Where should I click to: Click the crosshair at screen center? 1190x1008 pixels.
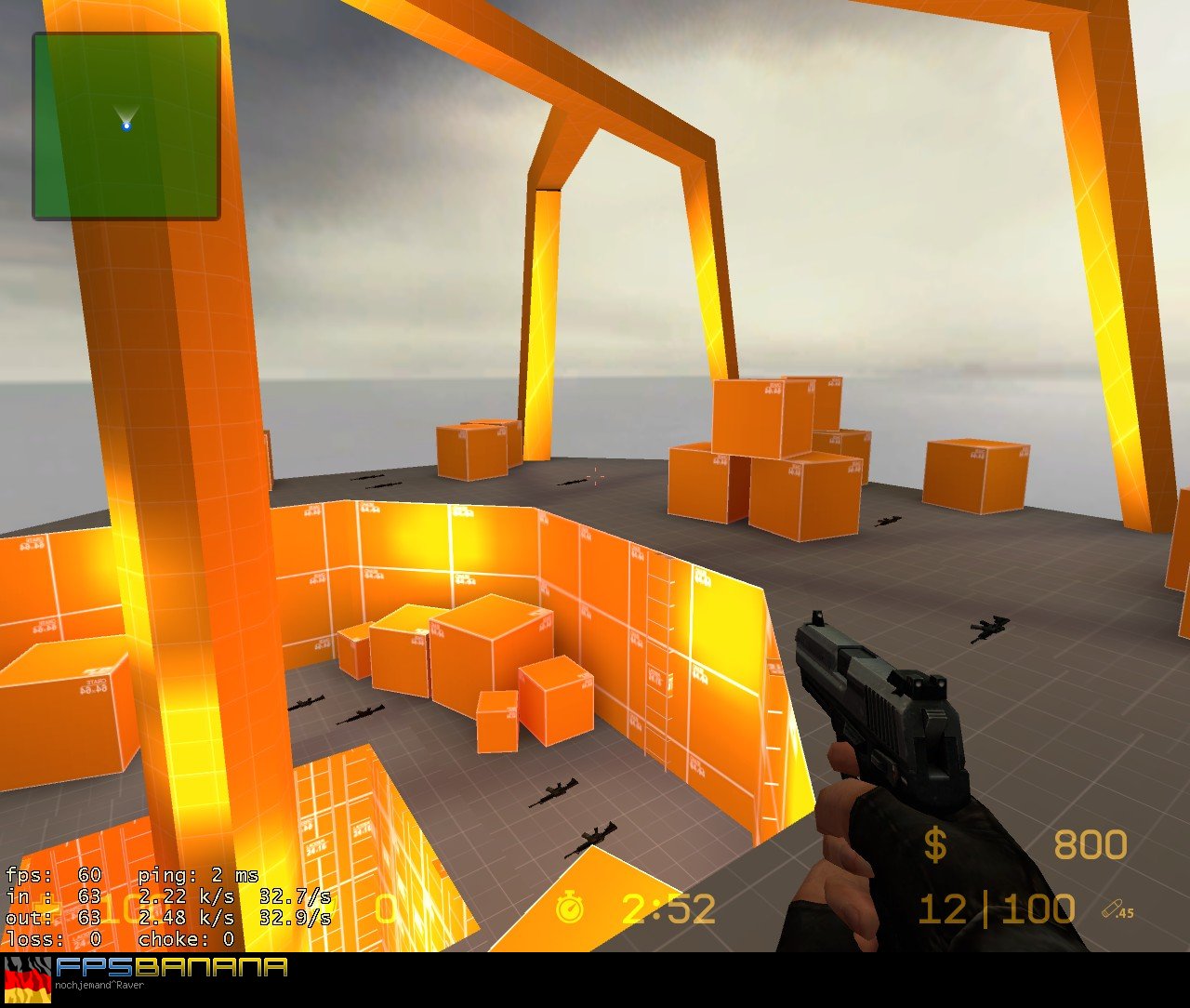pos(595,478)
